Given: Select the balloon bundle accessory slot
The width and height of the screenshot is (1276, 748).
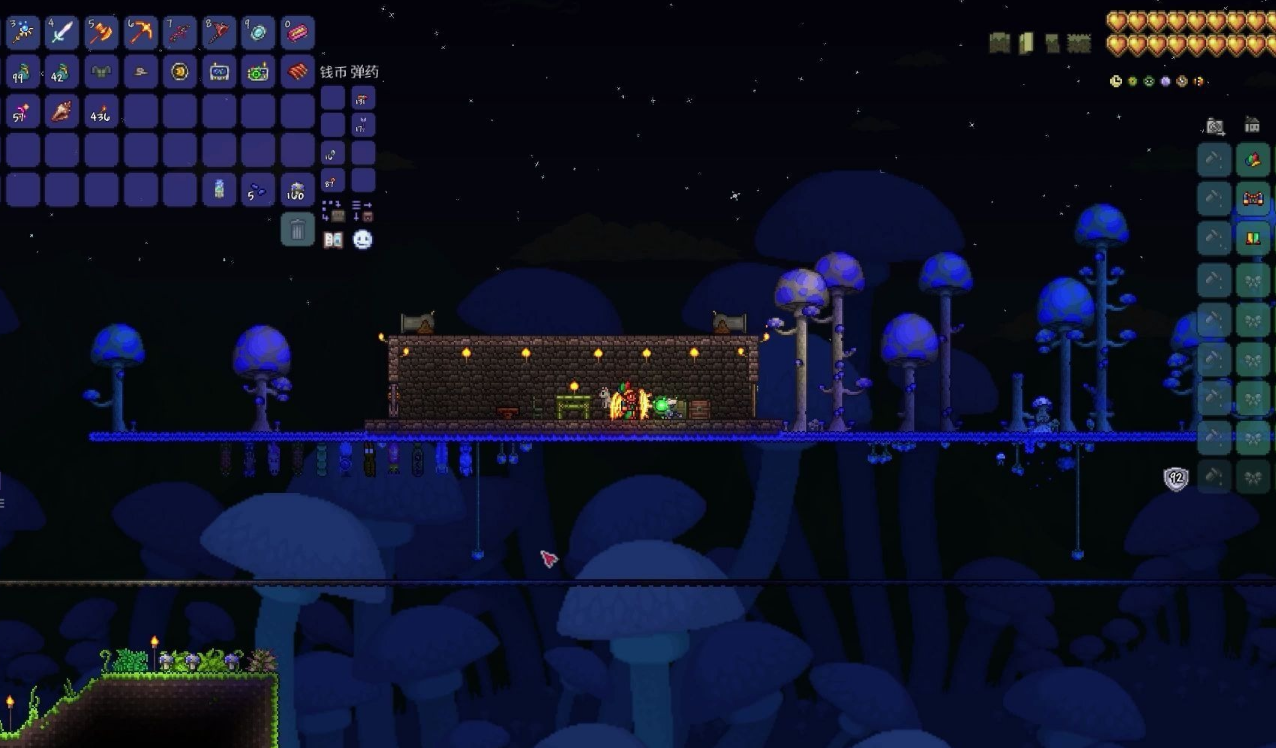Looking at the screenshot, I should [x=1252, y=159].
